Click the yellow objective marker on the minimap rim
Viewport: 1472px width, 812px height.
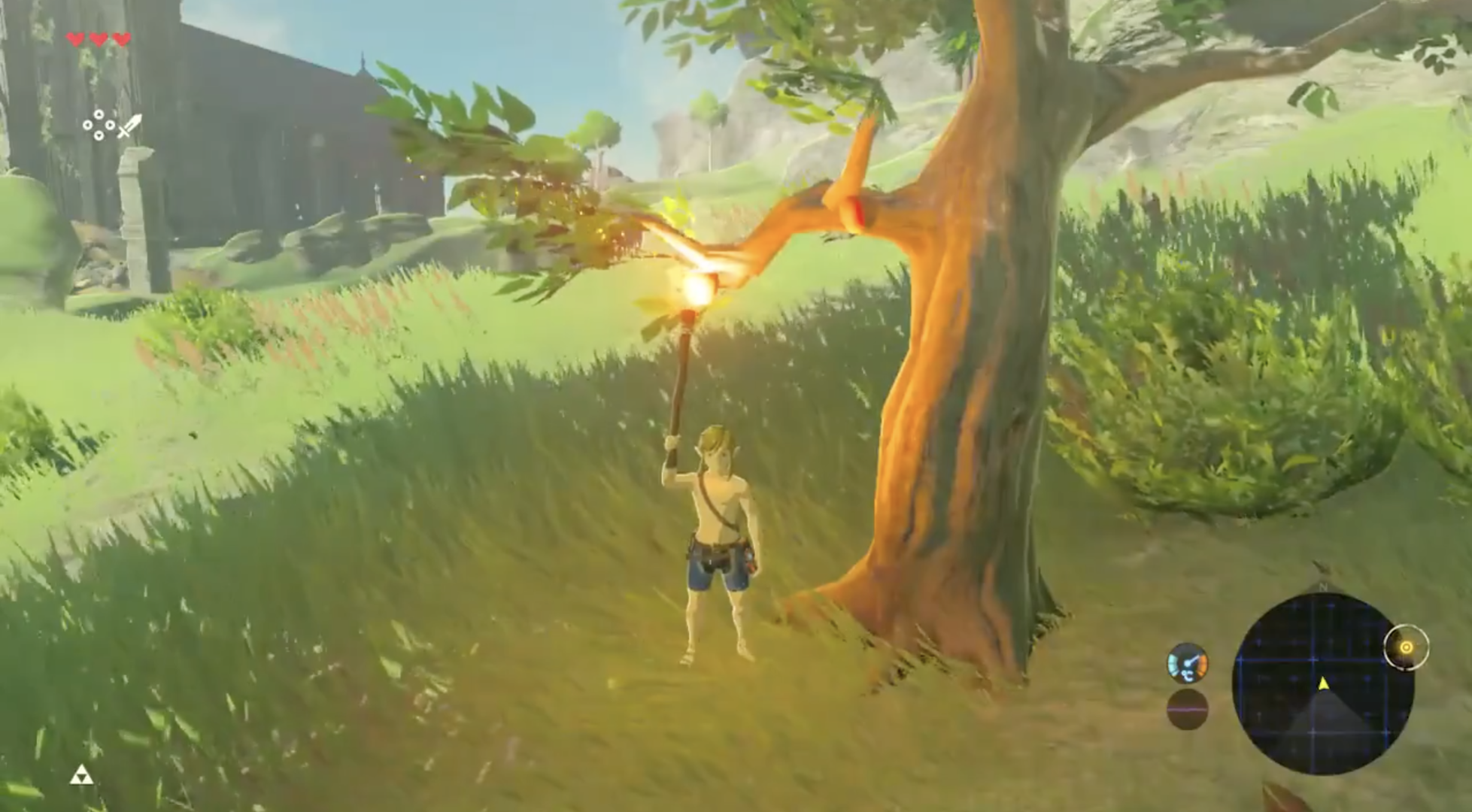point(1406,647)
